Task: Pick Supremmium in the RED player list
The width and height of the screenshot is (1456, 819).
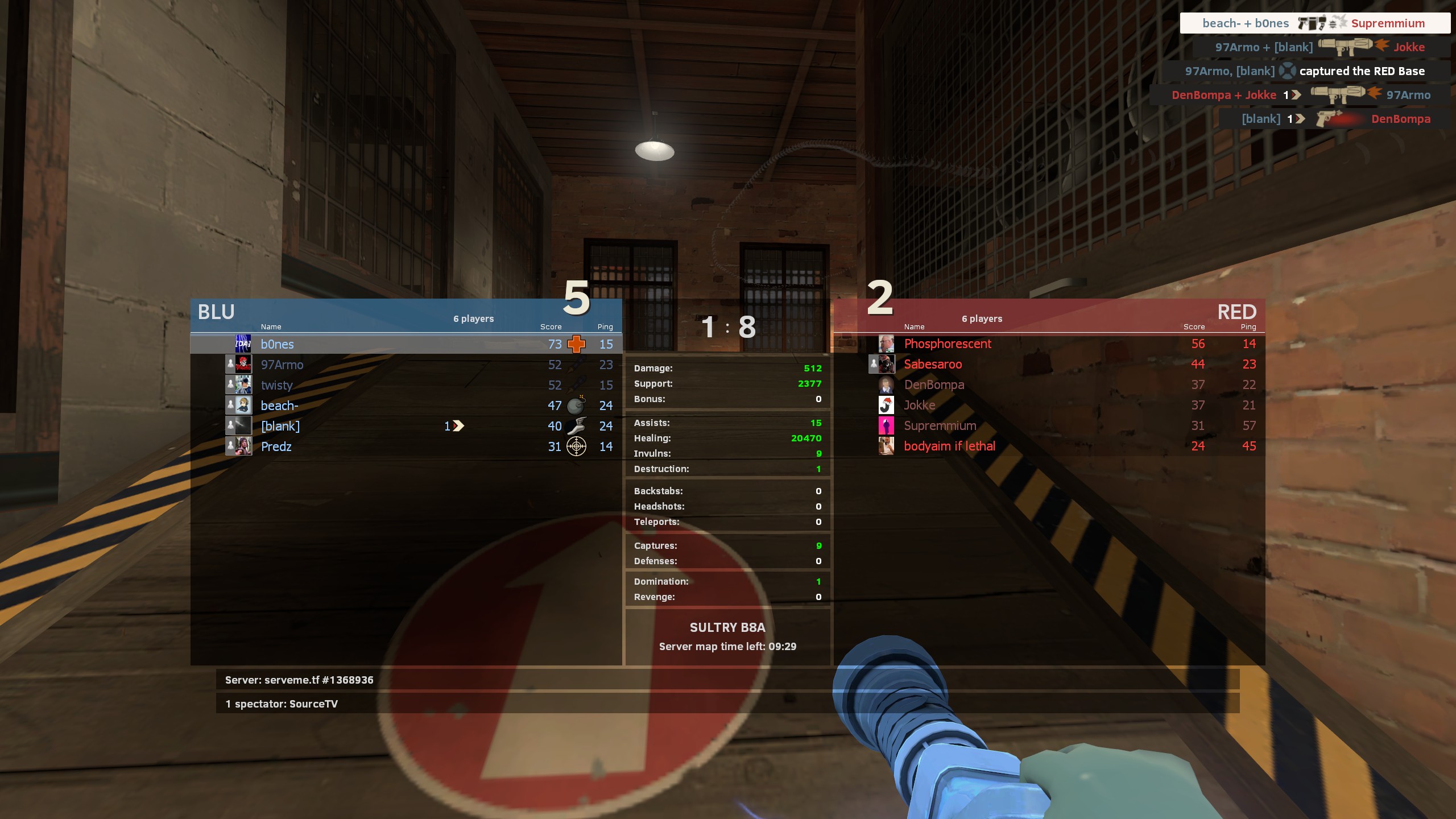Action: coord(940,425)
